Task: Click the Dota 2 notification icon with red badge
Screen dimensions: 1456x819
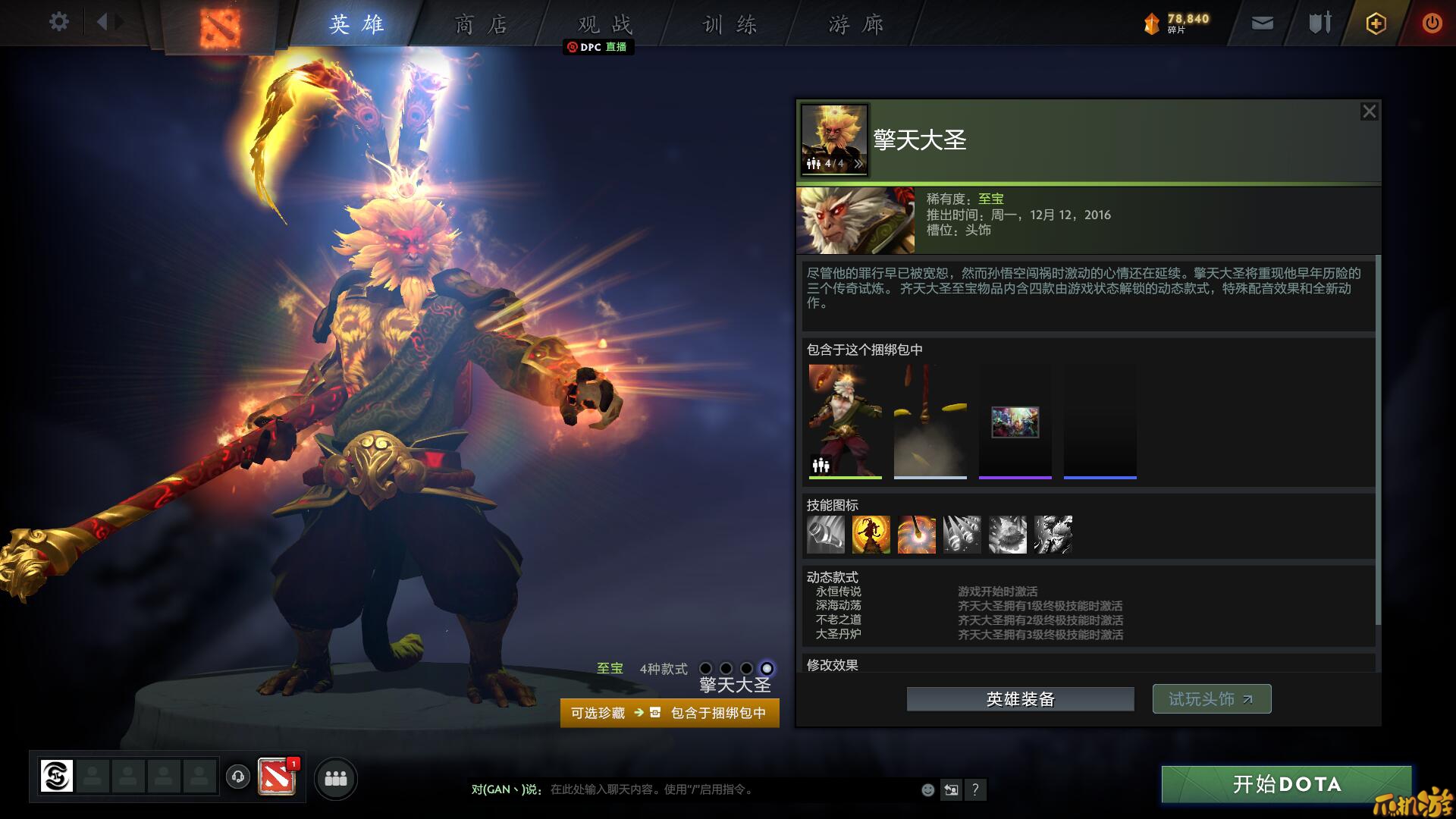Action: 278,777
